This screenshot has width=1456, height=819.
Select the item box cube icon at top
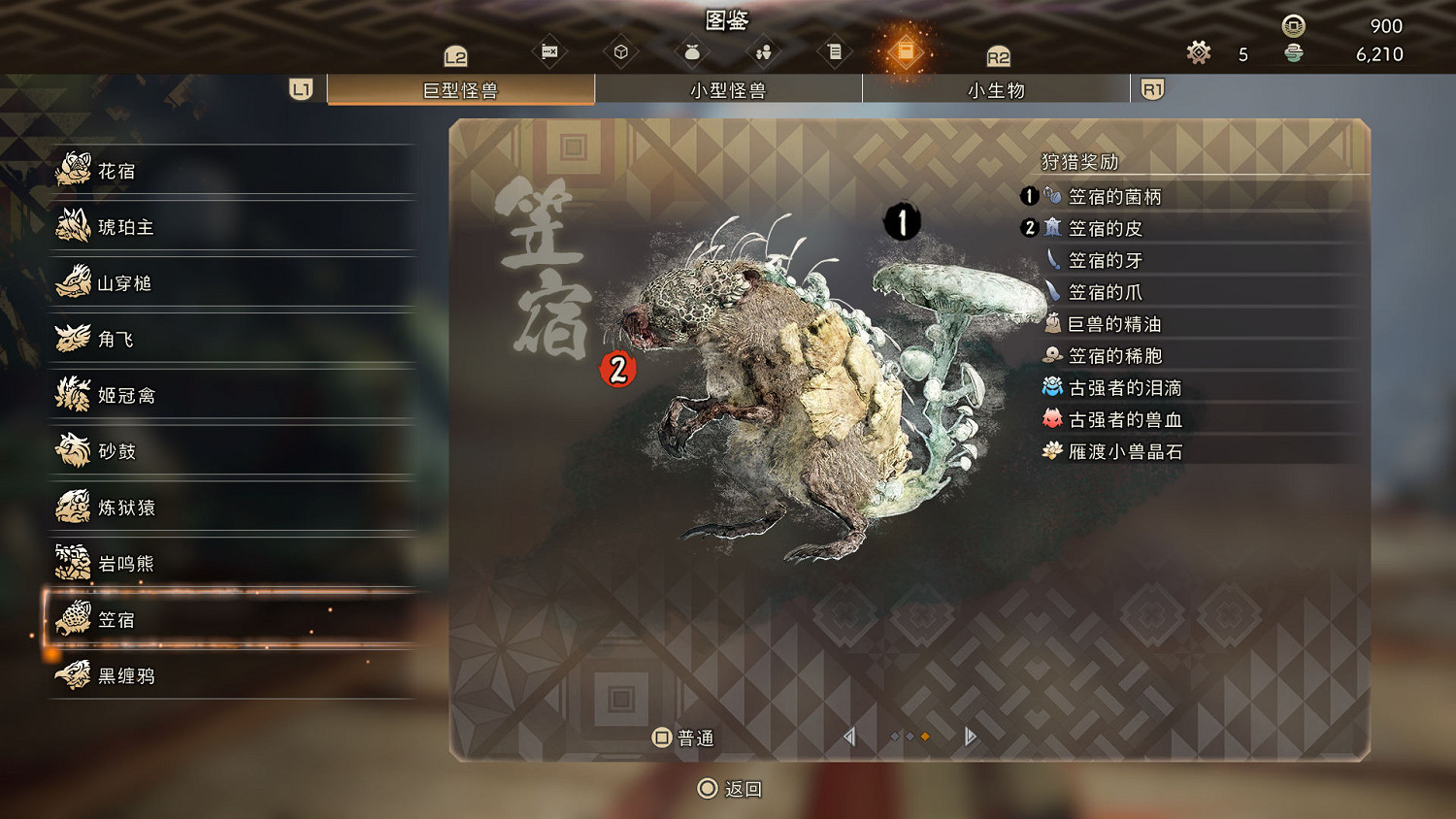click(x=621, y=50)
